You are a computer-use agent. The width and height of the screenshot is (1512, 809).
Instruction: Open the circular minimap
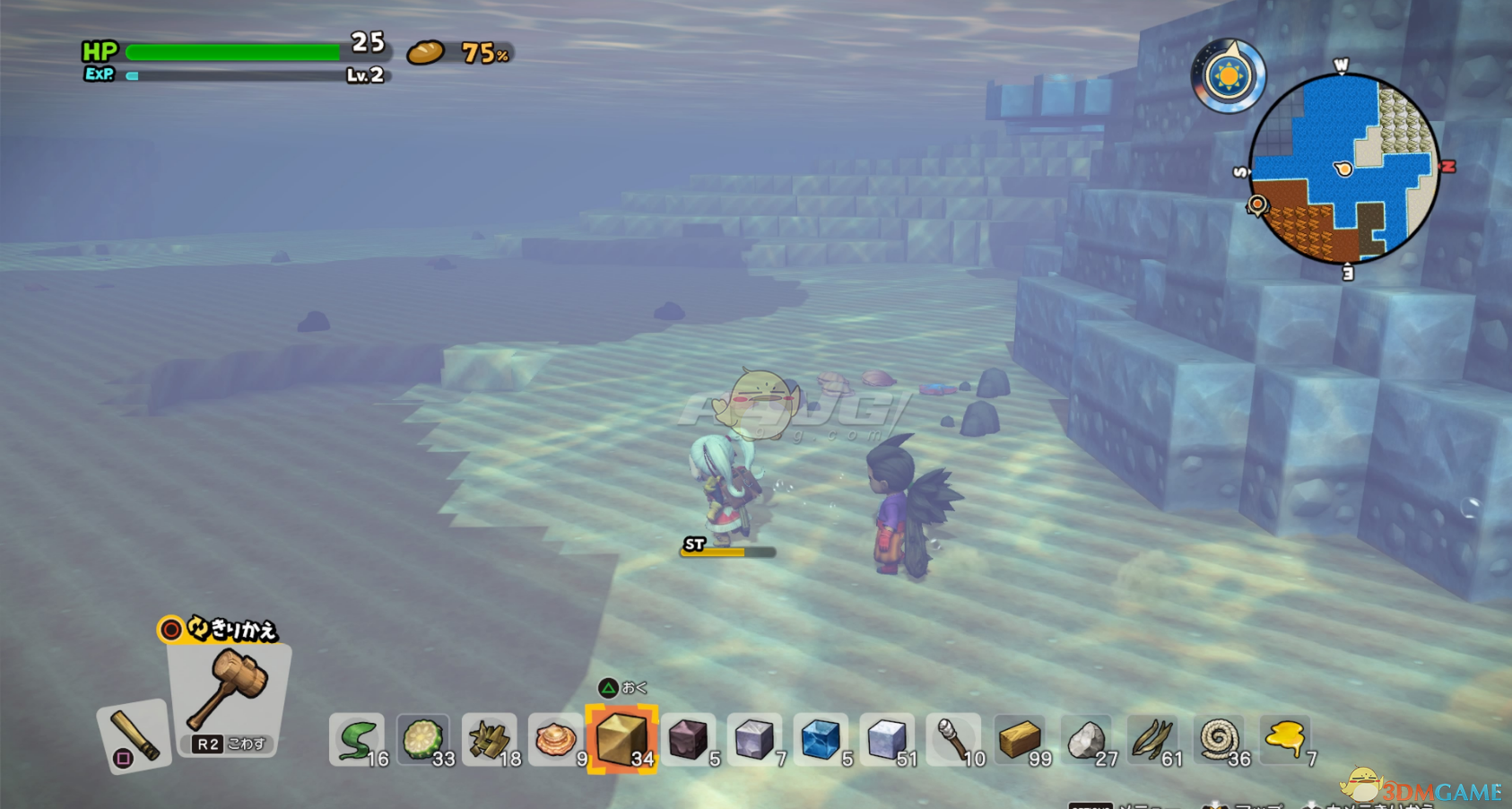[1343, 169]
